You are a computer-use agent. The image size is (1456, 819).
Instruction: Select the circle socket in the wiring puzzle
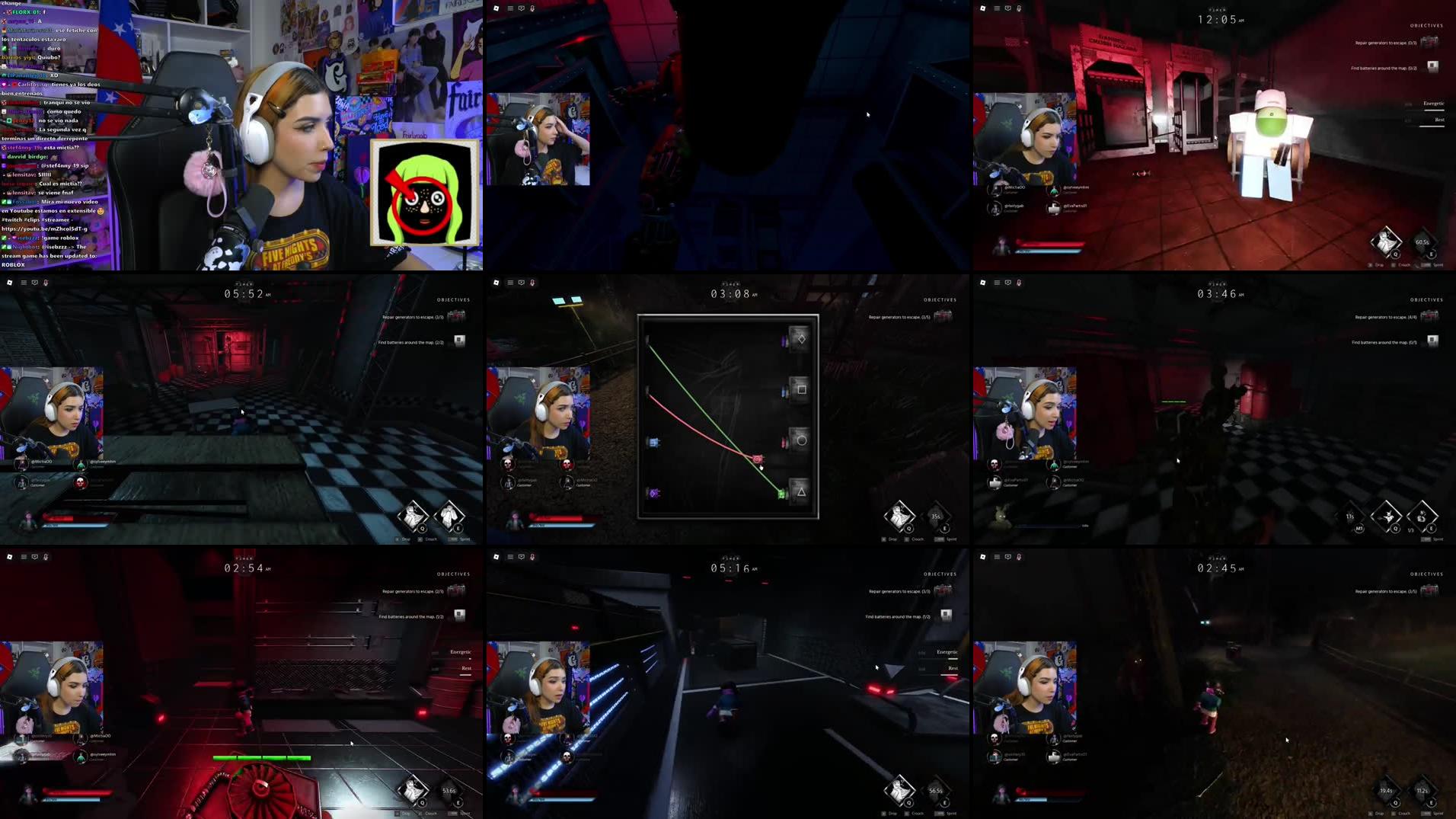[800, 440]
